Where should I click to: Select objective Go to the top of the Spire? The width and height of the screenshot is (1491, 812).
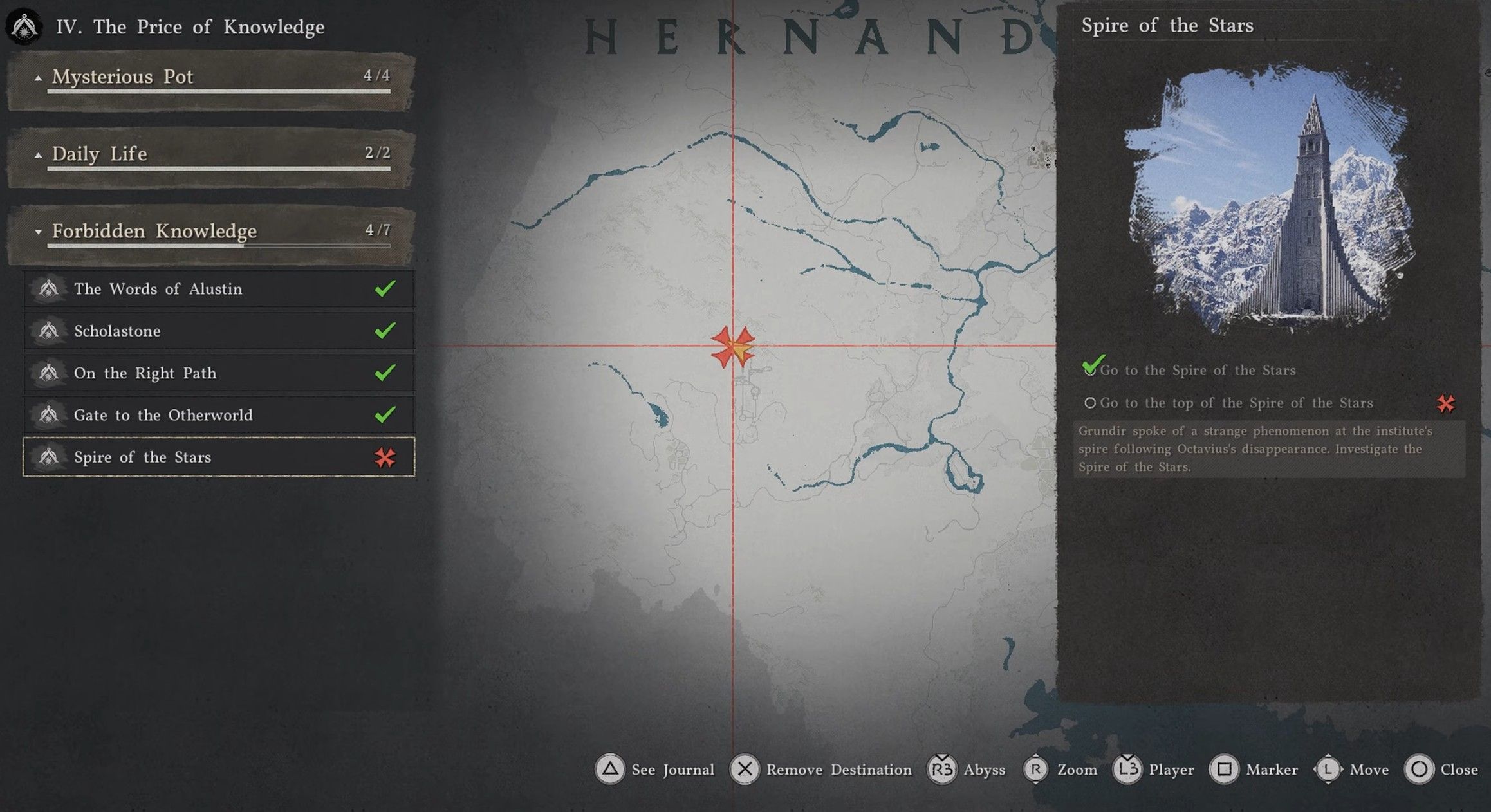click(1236, 403)
